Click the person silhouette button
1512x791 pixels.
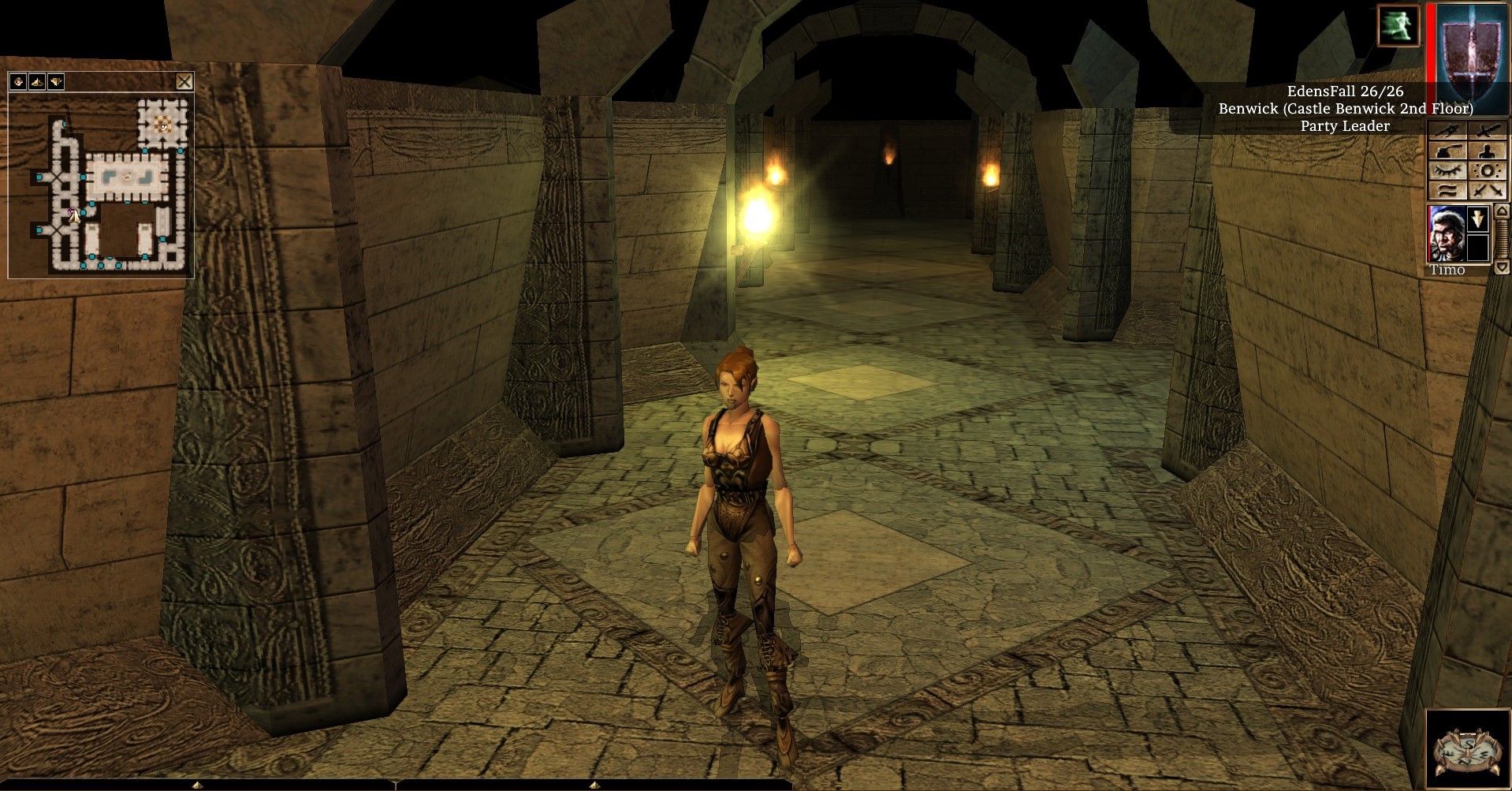pyautogui.click(x=1487, y=151)
